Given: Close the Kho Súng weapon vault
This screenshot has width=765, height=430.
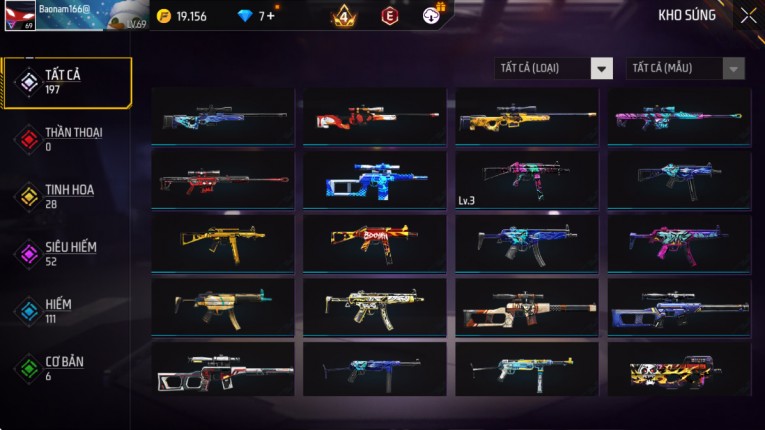Looking at the screenshot, I should (748, 16).
